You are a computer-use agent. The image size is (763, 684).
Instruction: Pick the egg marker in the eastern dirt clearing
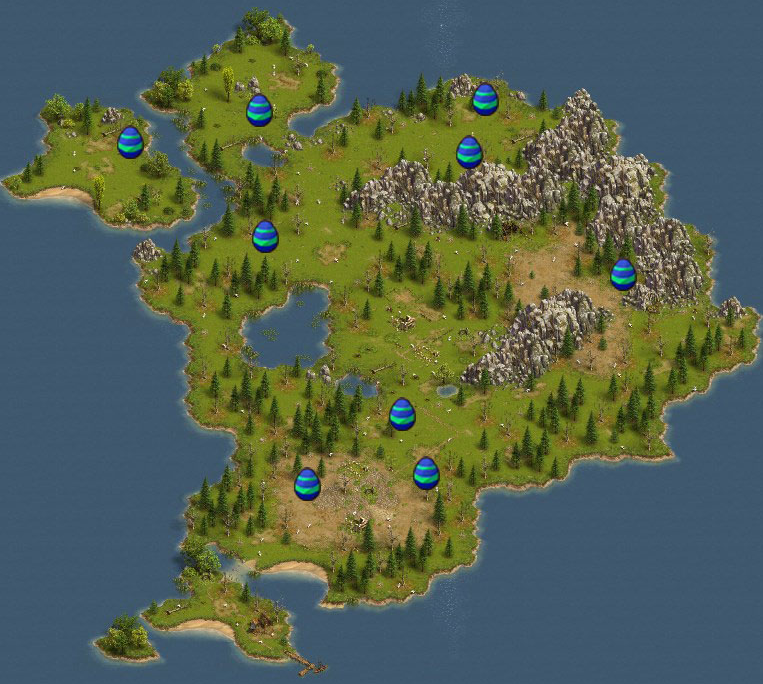pos(623,274)
